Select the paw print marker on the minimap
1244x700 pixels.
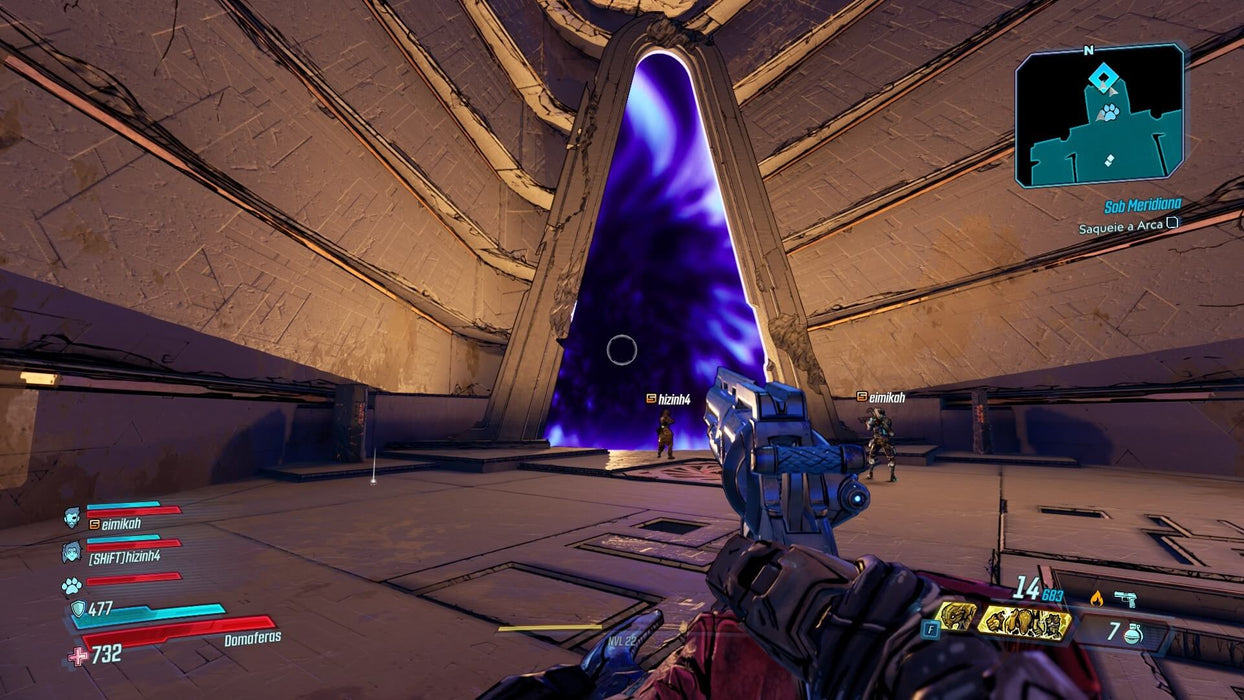tap(1109, 112)
